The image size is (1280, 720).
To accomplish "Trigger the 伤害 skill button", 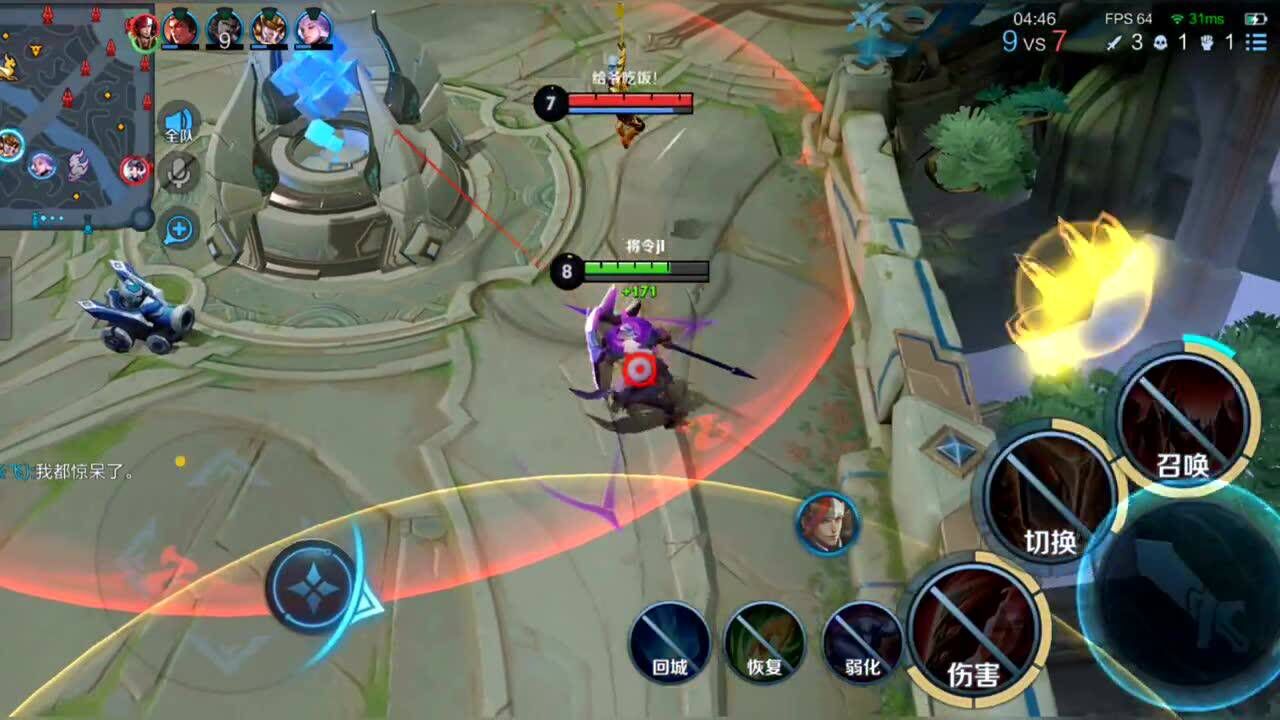I will (974, 628).
